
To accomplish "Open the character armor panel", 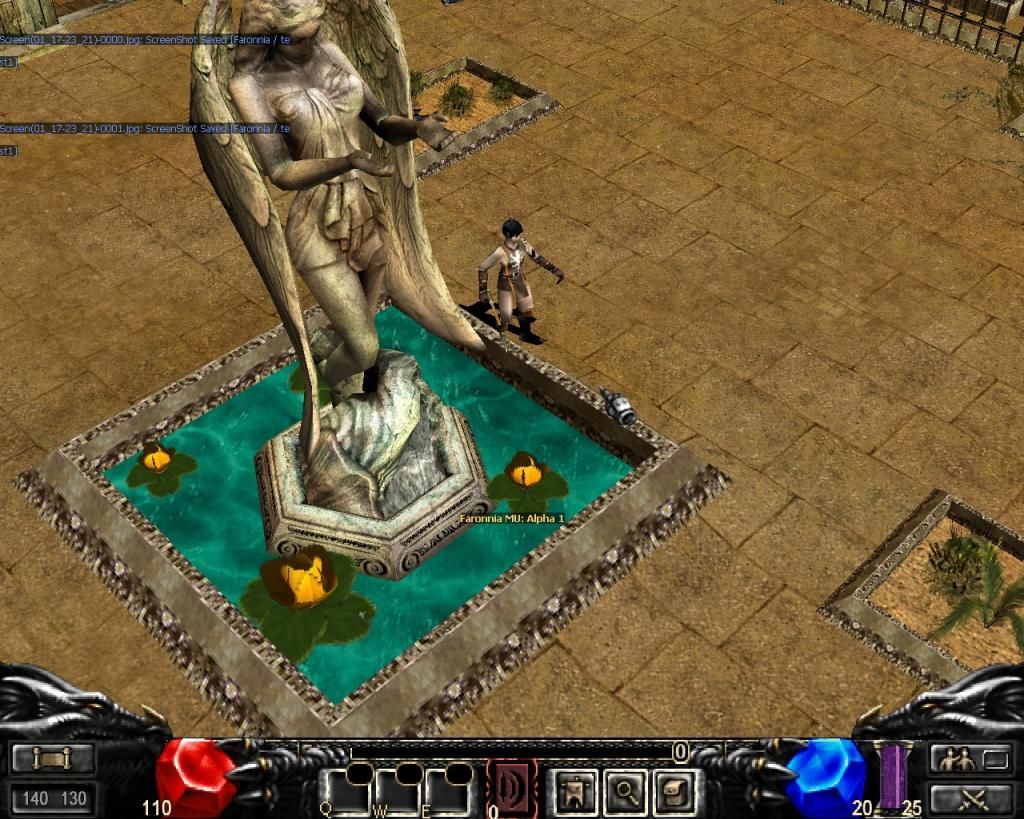I will pos(576,791).
